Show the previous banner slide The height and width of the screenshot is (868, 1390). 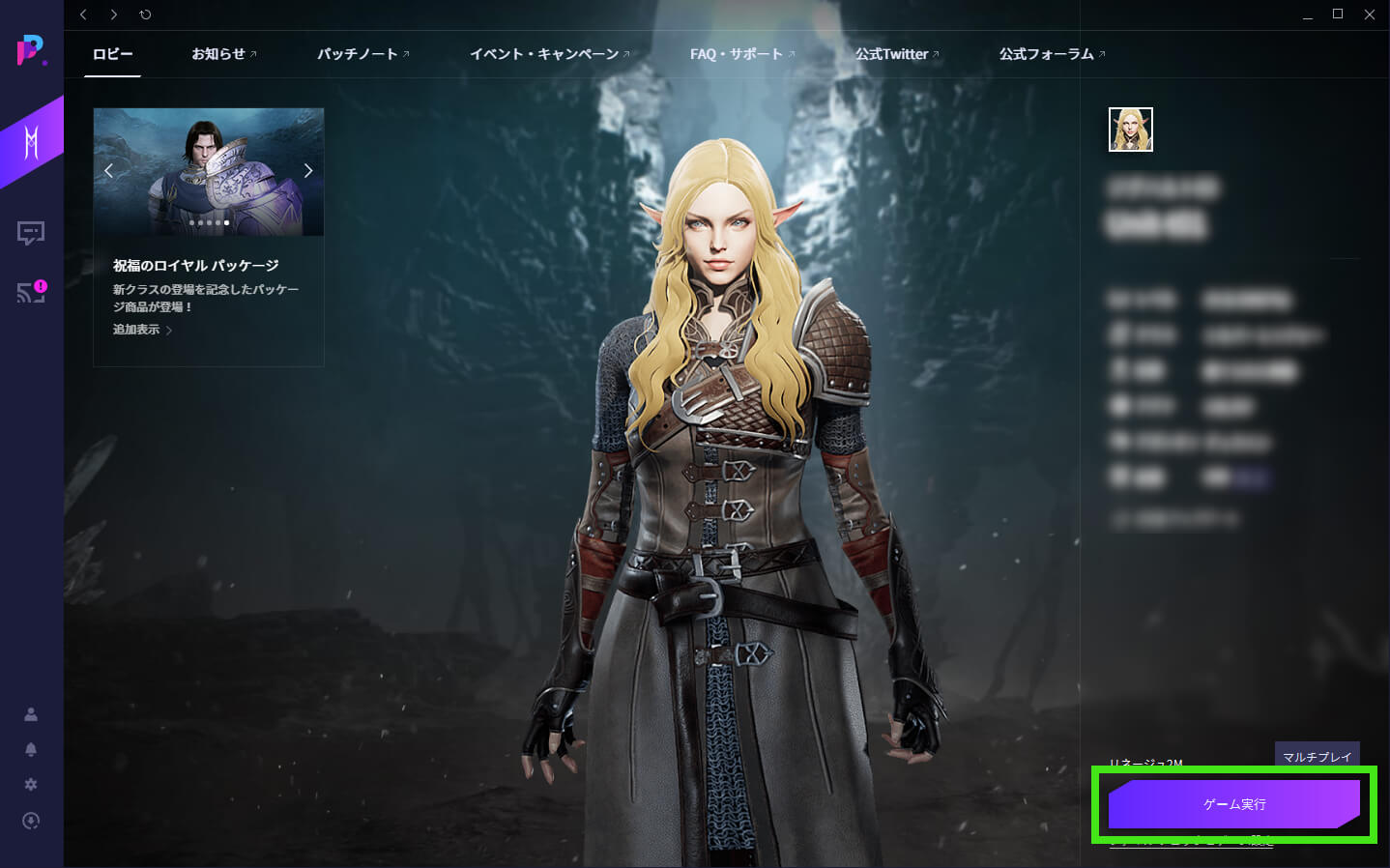pyautogui.click(x=108, y=171)
